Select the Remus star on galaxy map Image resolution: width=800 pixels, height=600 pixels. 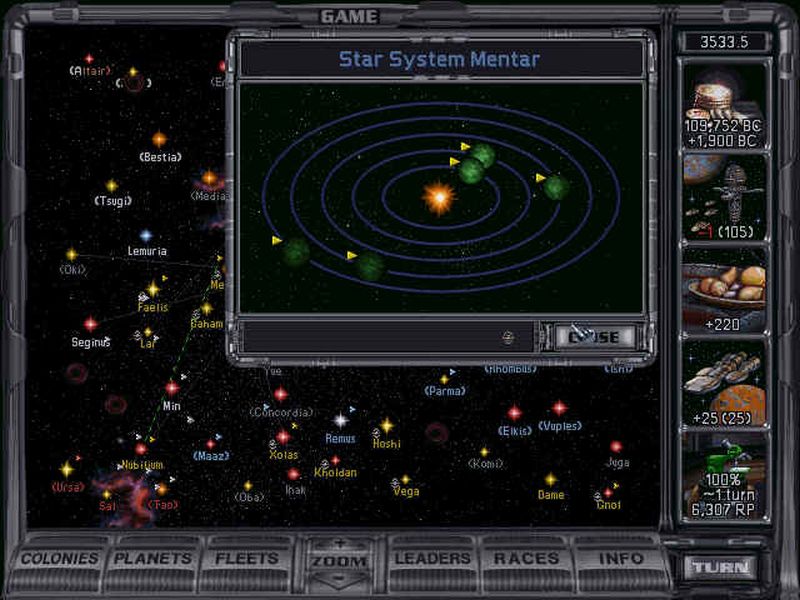click(x=341, y=421)
